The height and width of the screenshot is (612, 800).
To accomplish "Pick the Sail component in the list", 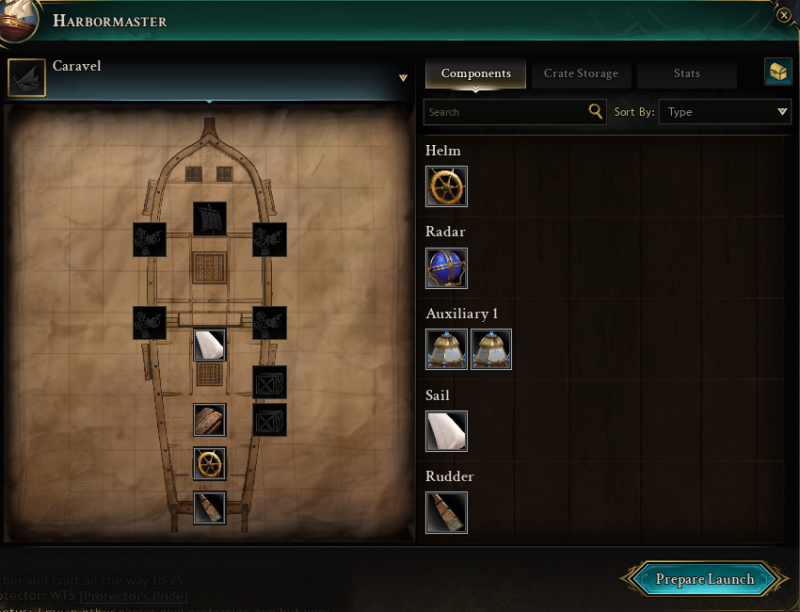I will click(x=446, y=431).
